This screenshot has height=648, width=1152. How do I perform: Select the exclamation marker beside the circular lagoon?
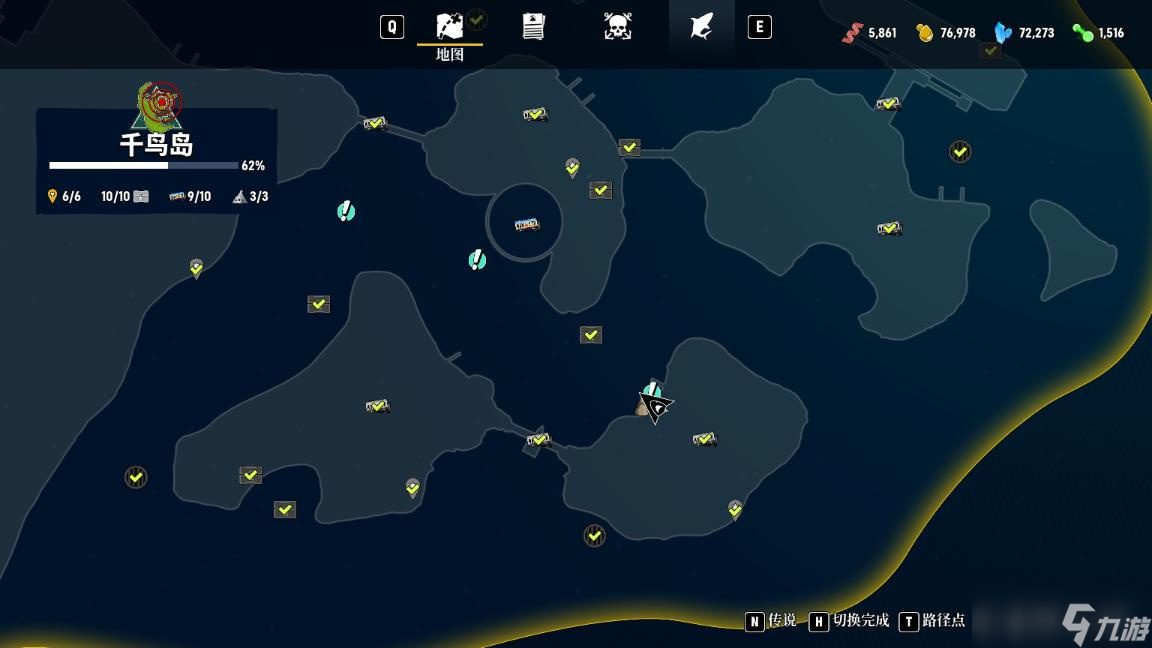pyautogui.click(x=477, y=260)
